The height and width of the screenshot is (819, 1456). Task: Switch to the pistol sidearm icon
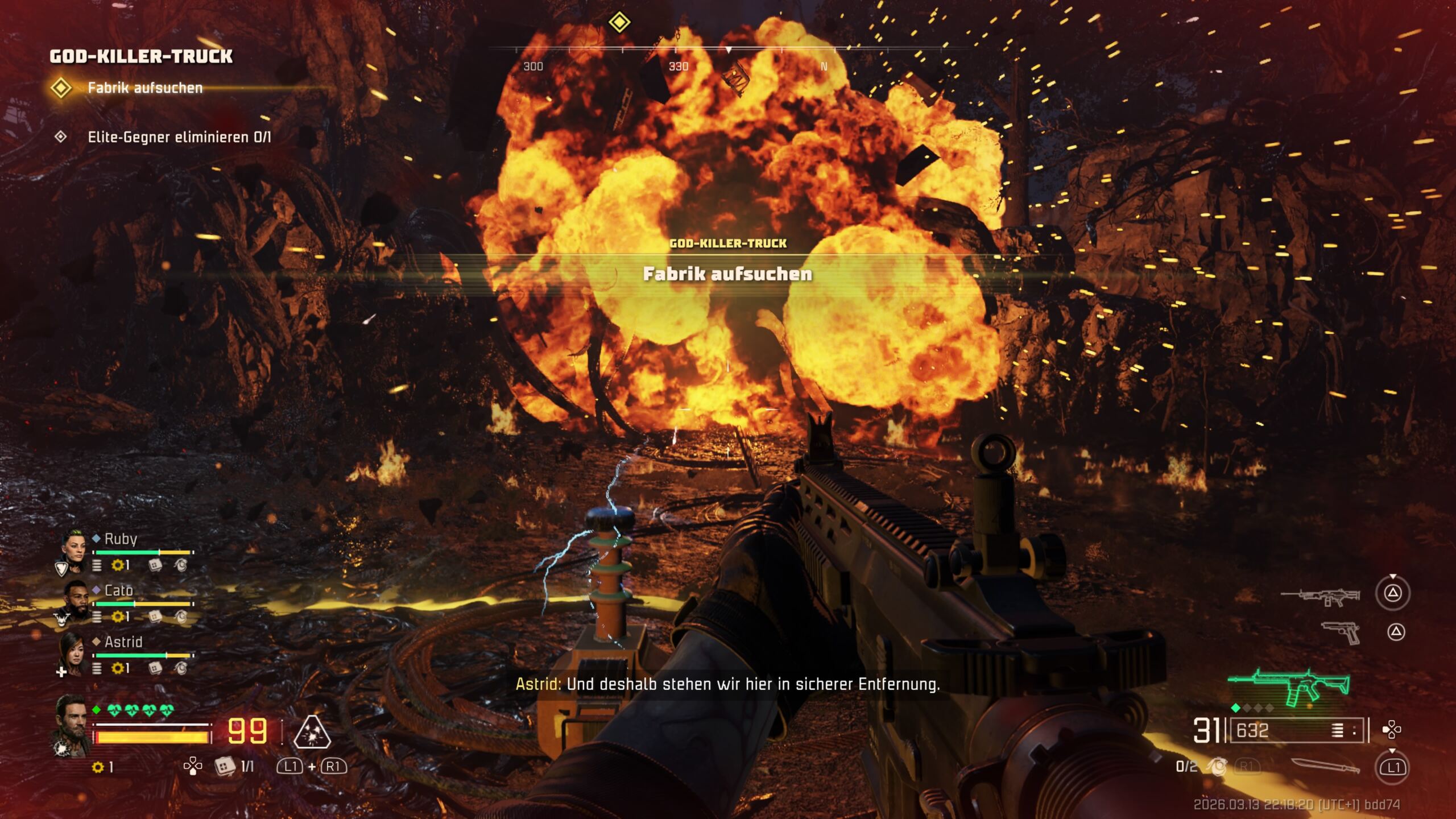[1341, 633]
